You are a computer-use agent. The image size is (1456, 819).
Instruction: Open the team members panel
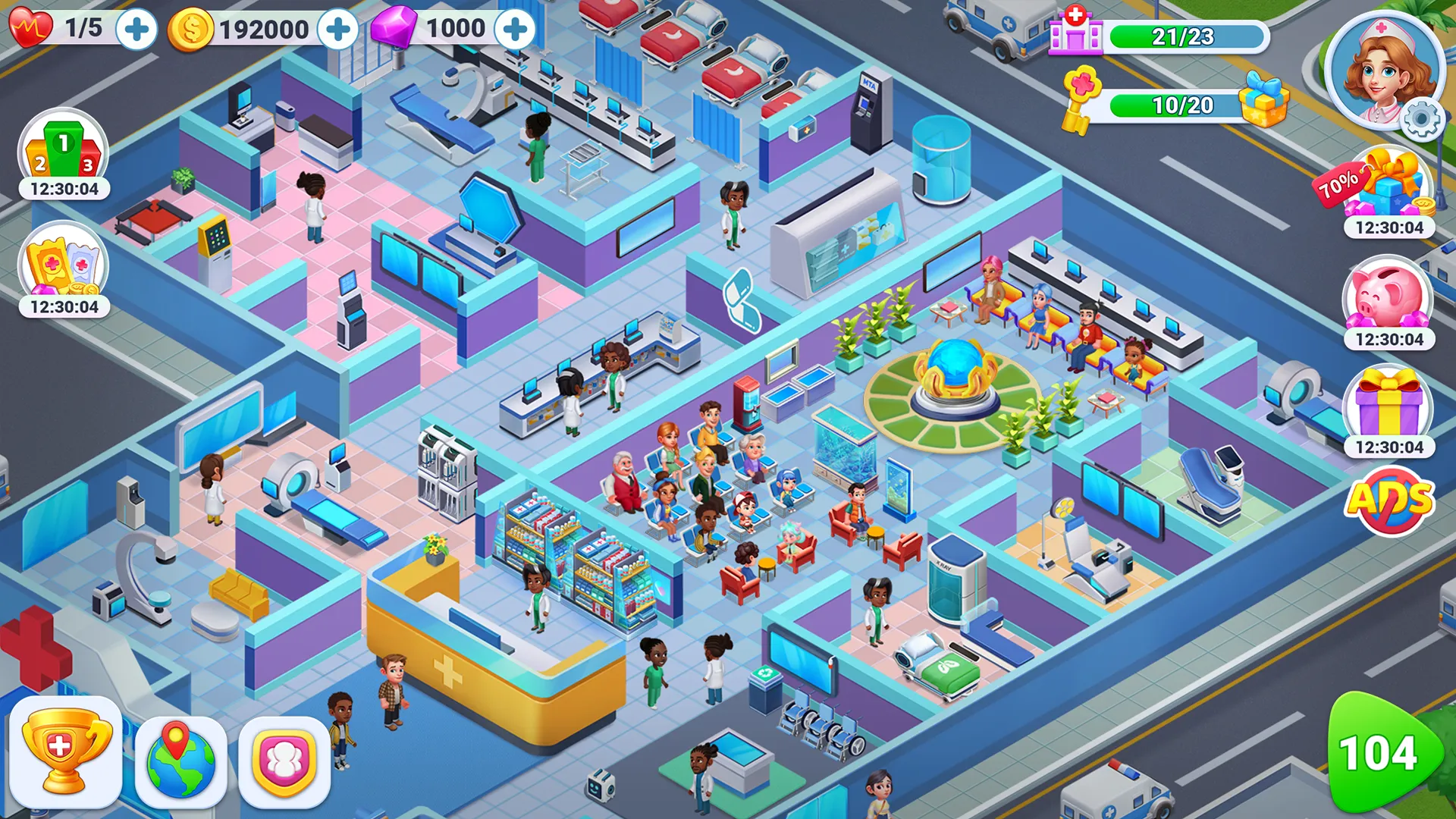284,762
